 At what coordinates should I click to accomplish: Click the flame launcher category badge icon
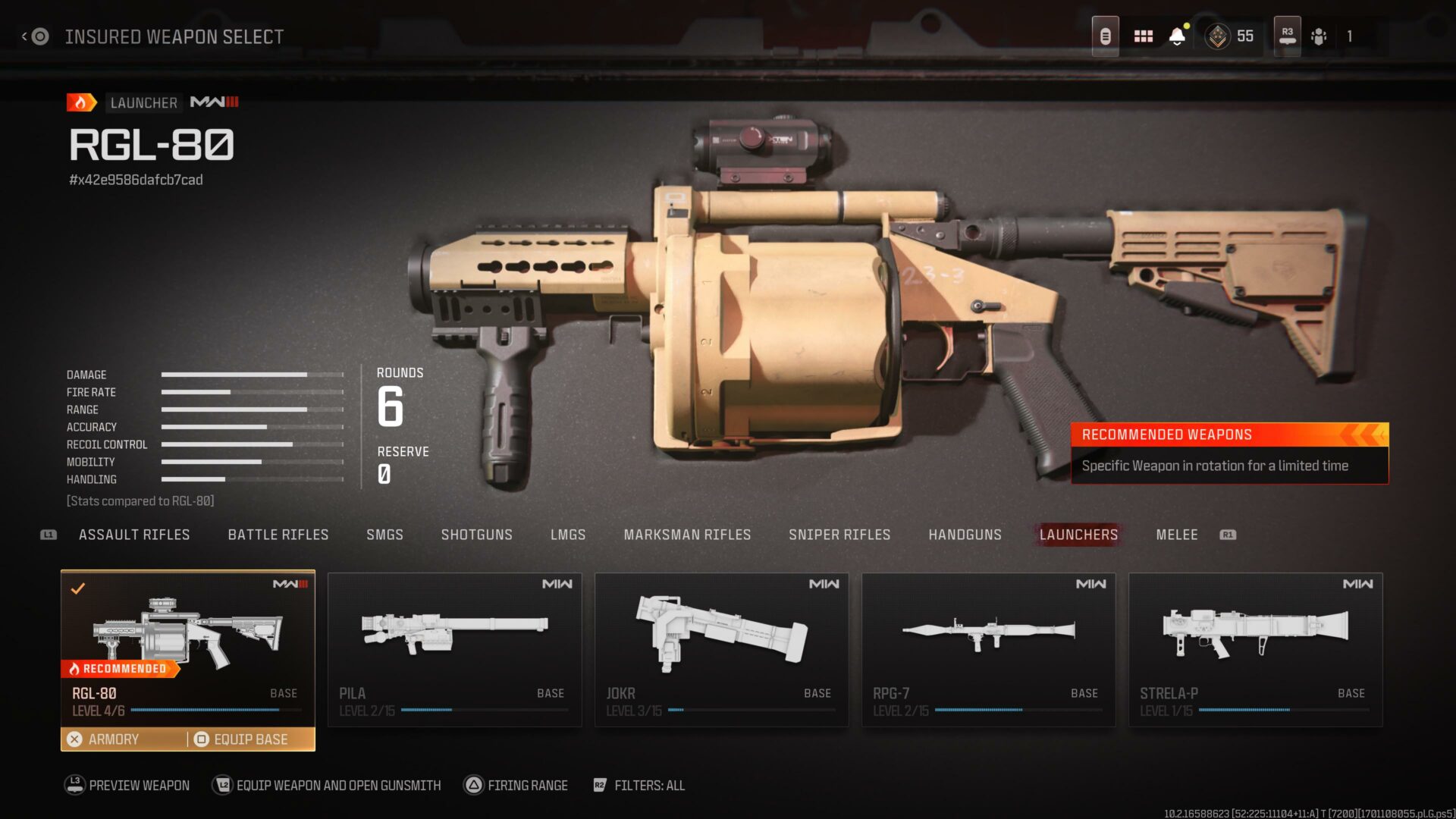80,102
